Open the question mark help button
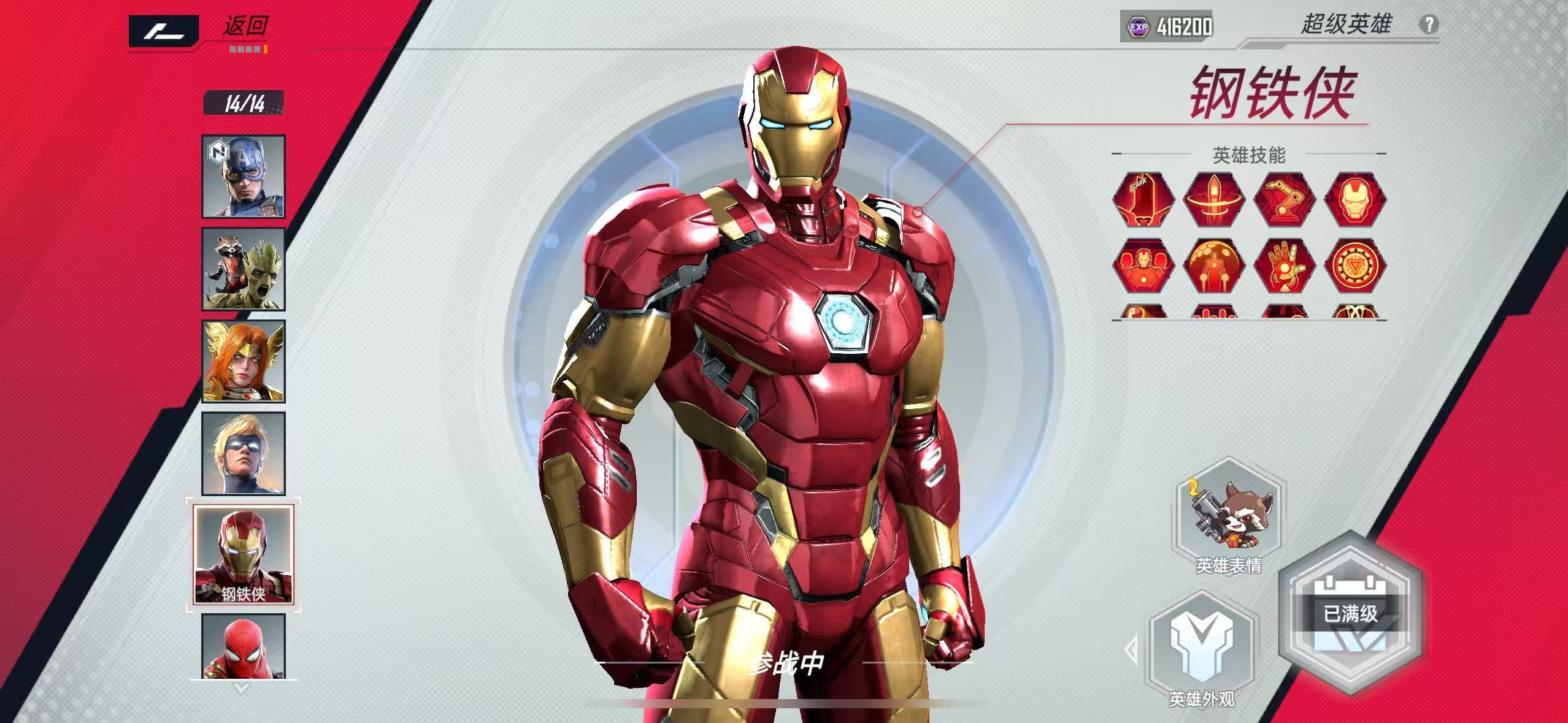 pos(1429,25)
